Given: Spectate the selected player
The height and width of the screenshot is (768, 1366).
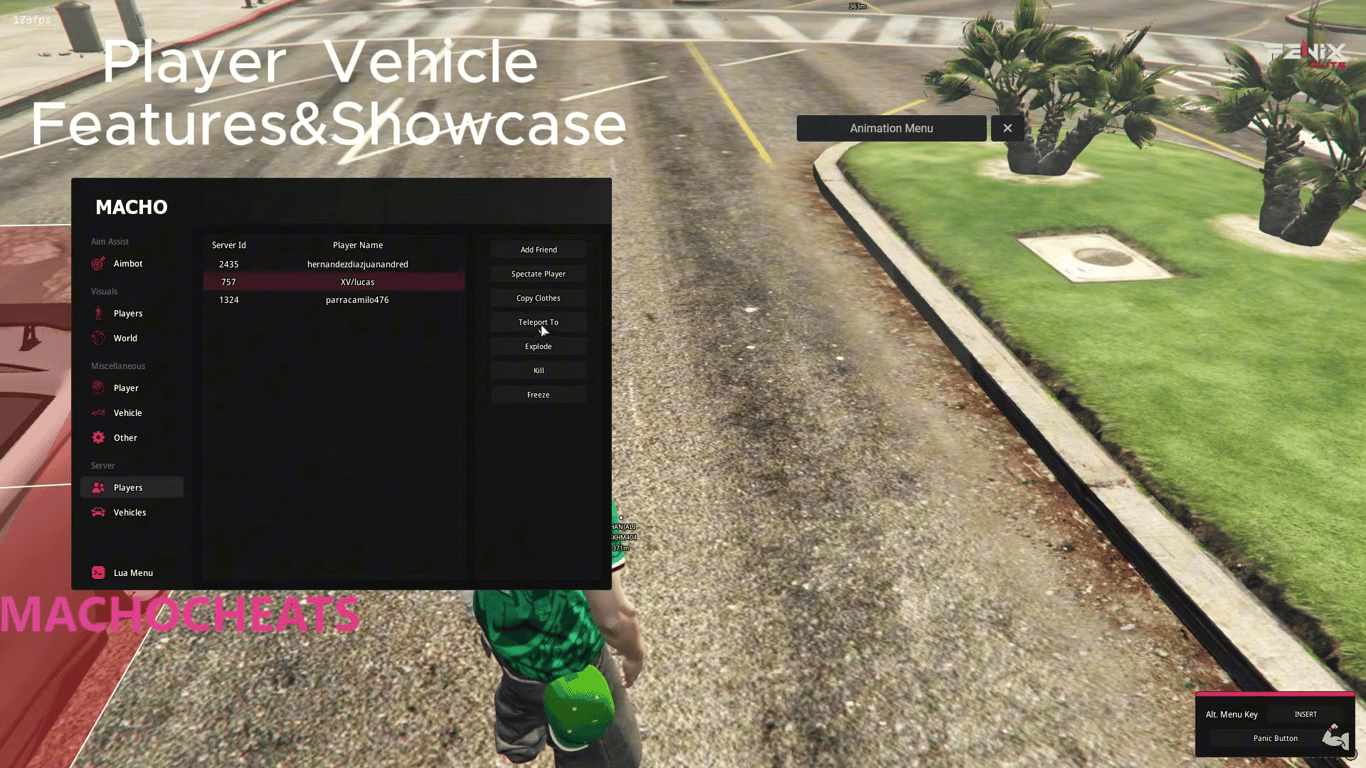Looking at the screenshot, I should click(538, 273).
